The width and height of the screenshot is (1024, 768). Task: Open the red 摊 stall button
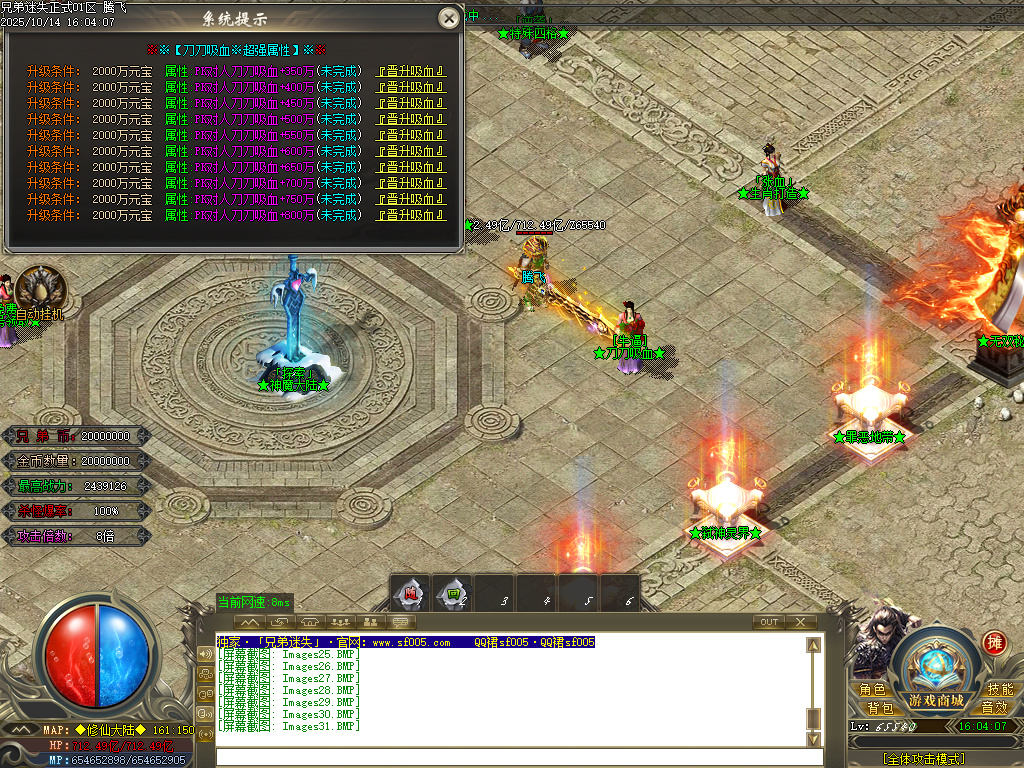coord(994,642)
